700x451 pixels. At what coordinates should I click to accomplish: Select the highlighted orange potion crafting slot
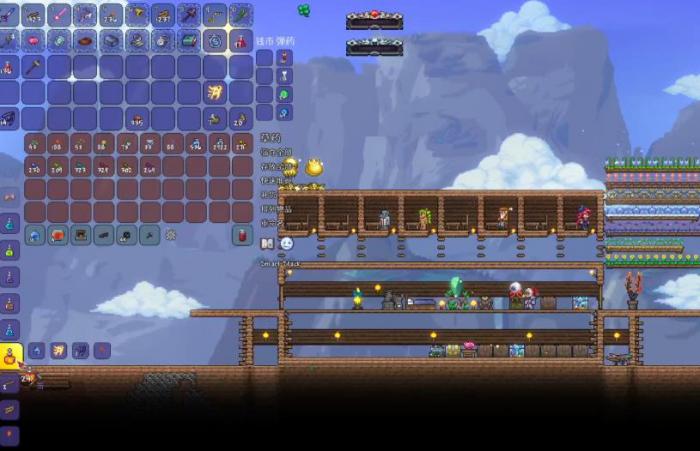click(x=11, y=354)
